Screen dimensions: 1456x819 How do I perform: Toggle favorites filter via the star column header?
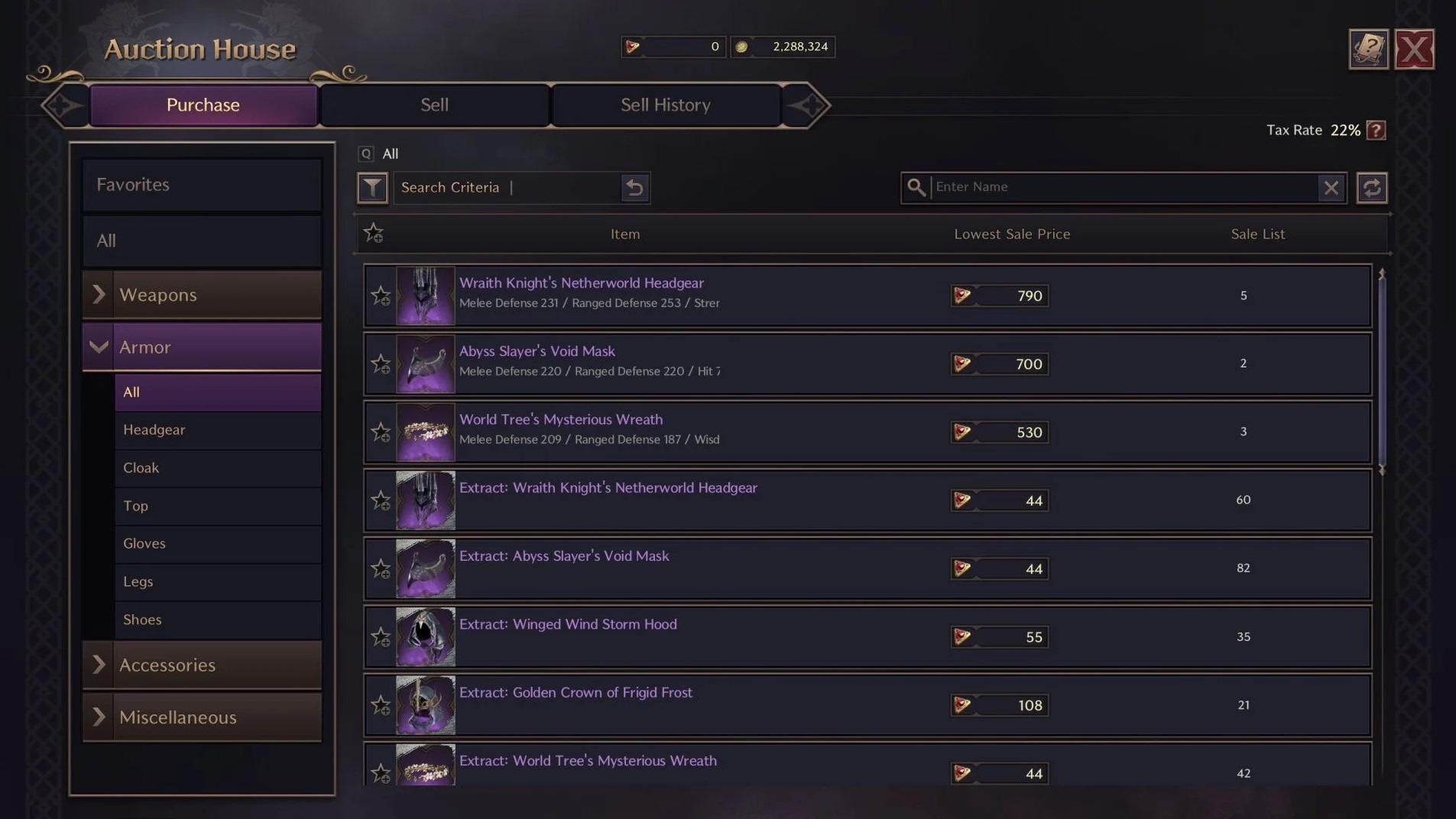374,233
